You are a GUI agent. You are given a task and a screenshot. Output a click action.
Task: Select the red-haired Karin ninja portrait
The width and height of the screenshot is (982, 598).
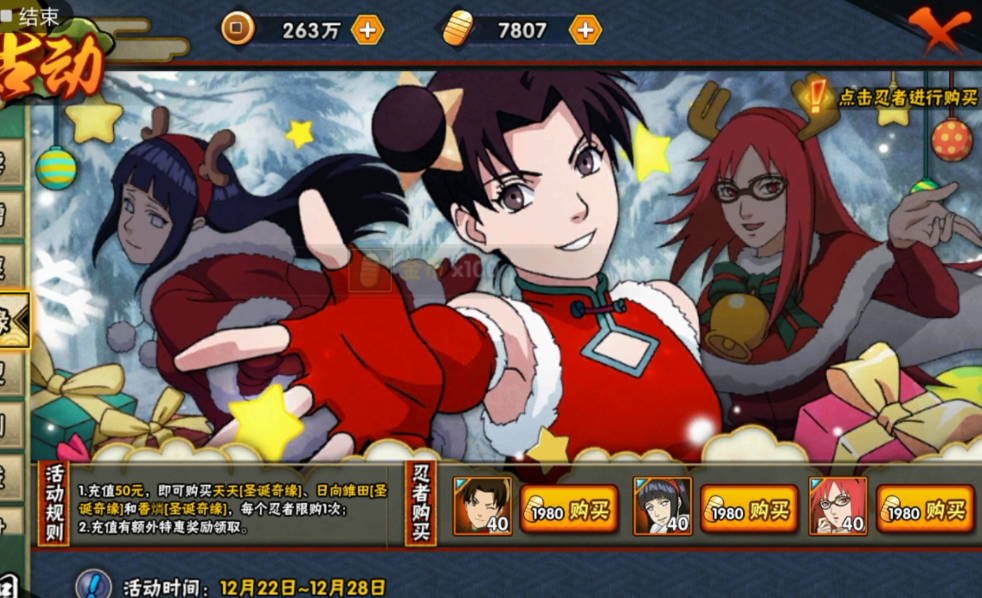coord(838,506)
